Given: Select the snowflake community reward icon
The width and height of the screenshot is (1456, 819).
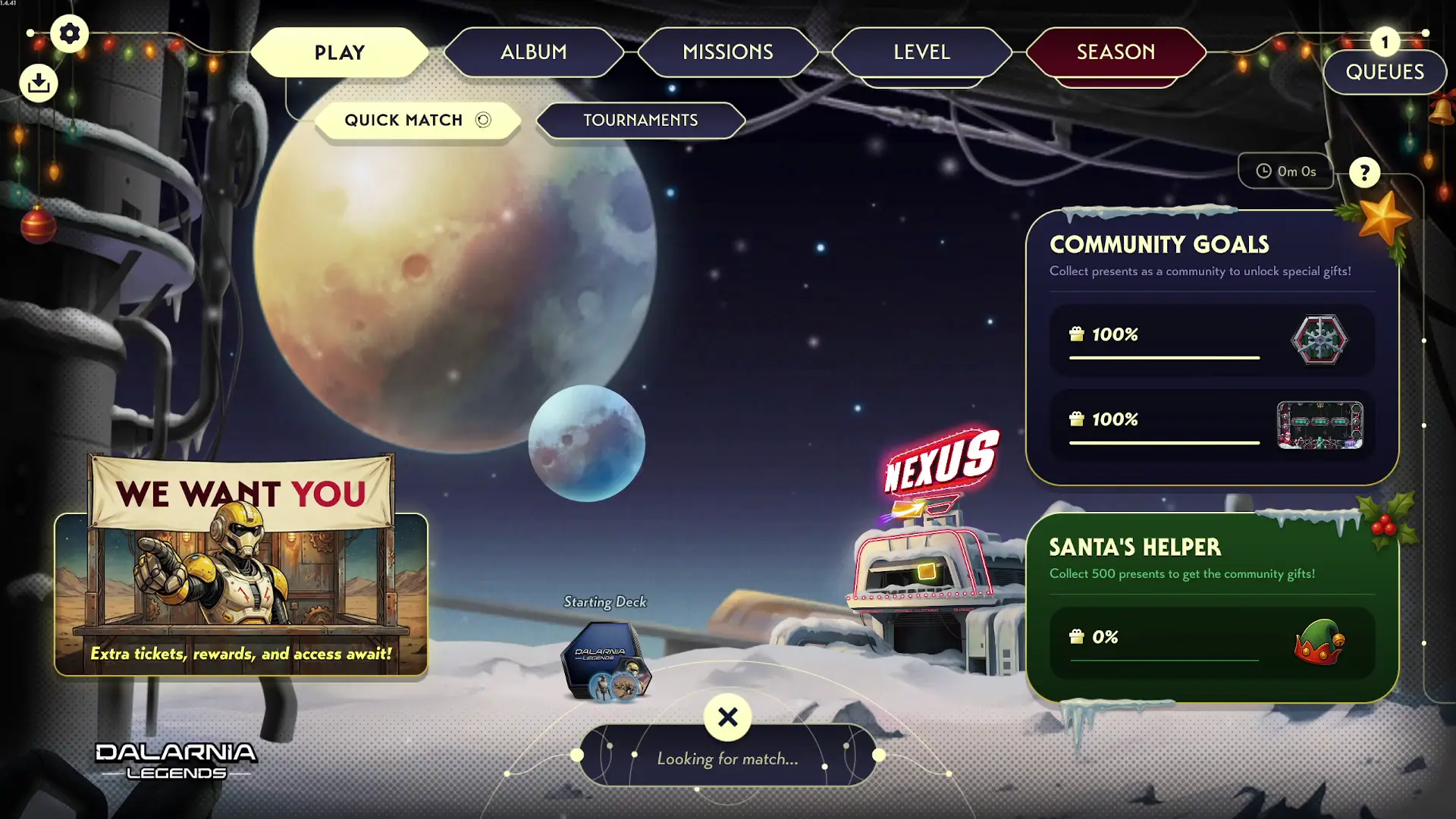Looking at the screenshot, I should [x=1319, y=340].
